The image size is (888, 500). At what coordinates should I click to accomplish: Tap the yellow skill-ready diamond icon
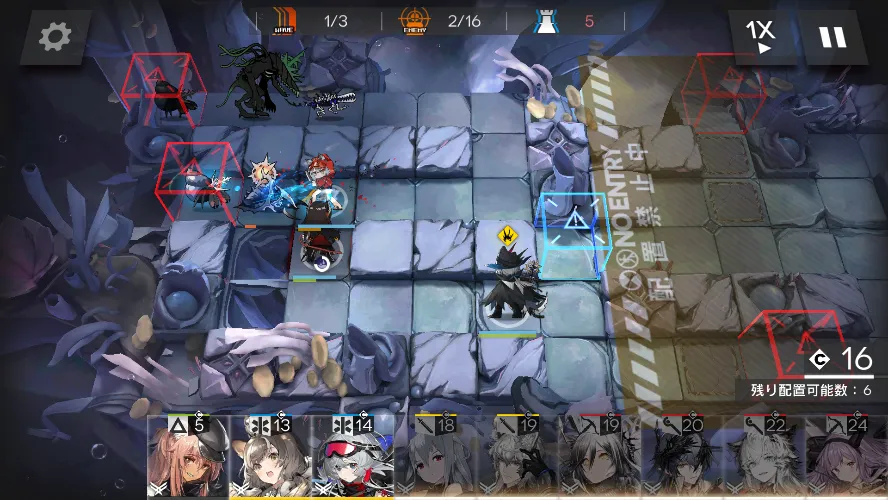[x=509, y=235]
